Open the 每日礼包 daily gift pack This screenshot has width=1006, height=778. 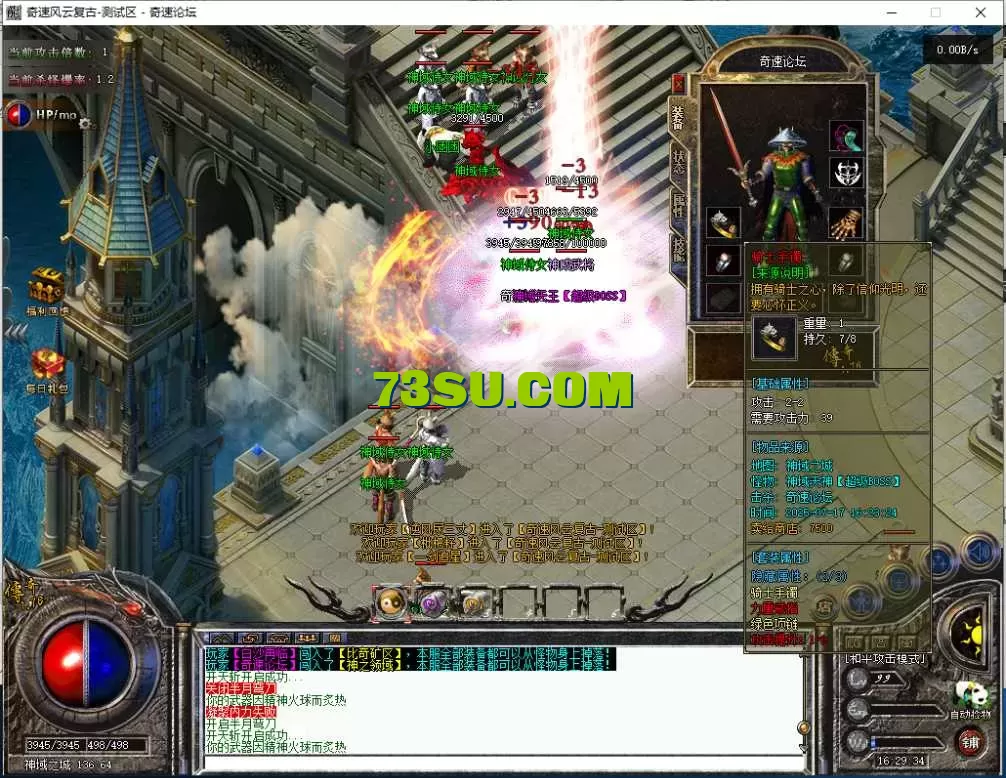coord(47,364)
